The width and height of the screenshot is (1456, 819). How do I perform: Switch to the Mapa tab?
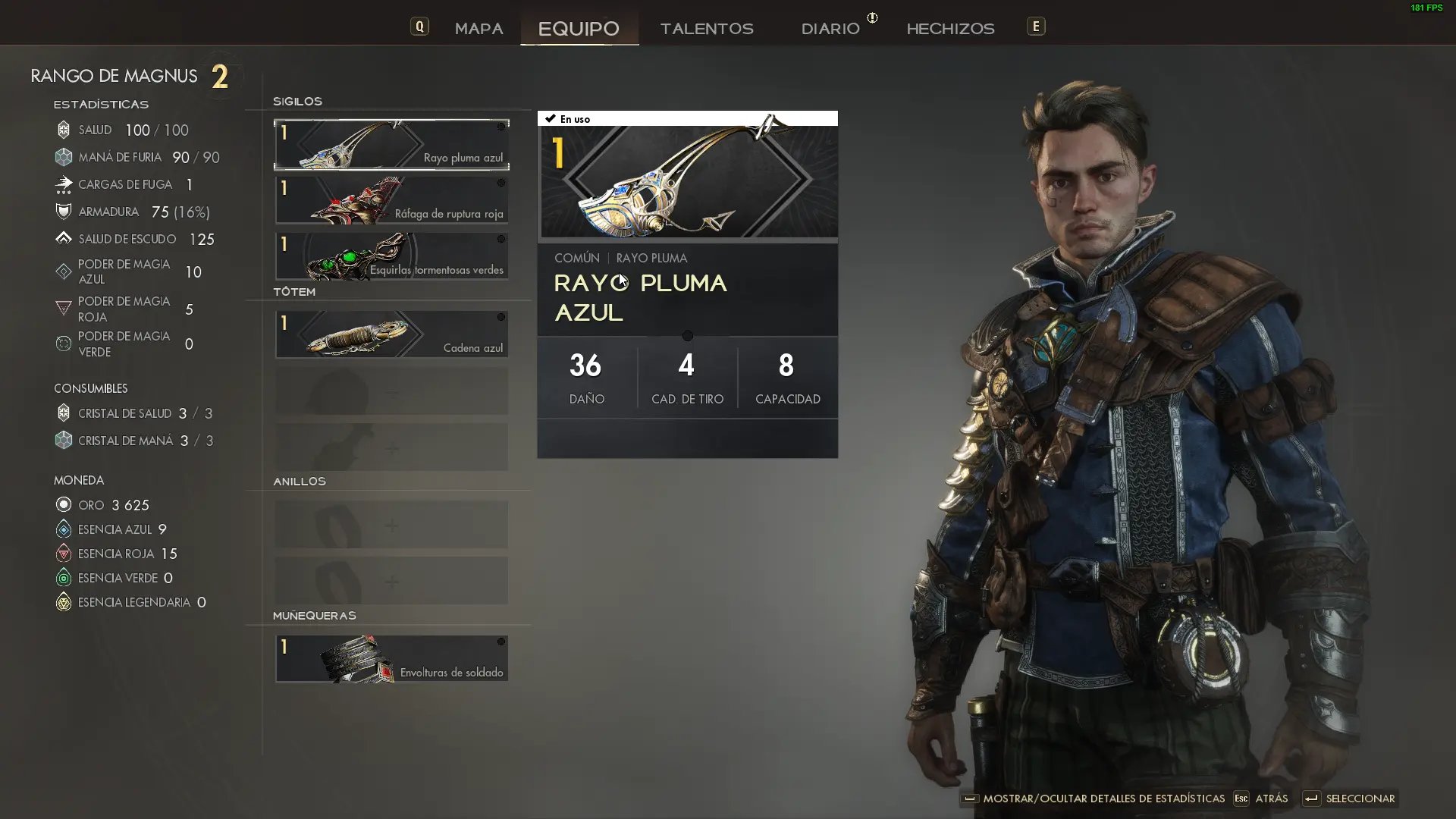pos(479,29)
